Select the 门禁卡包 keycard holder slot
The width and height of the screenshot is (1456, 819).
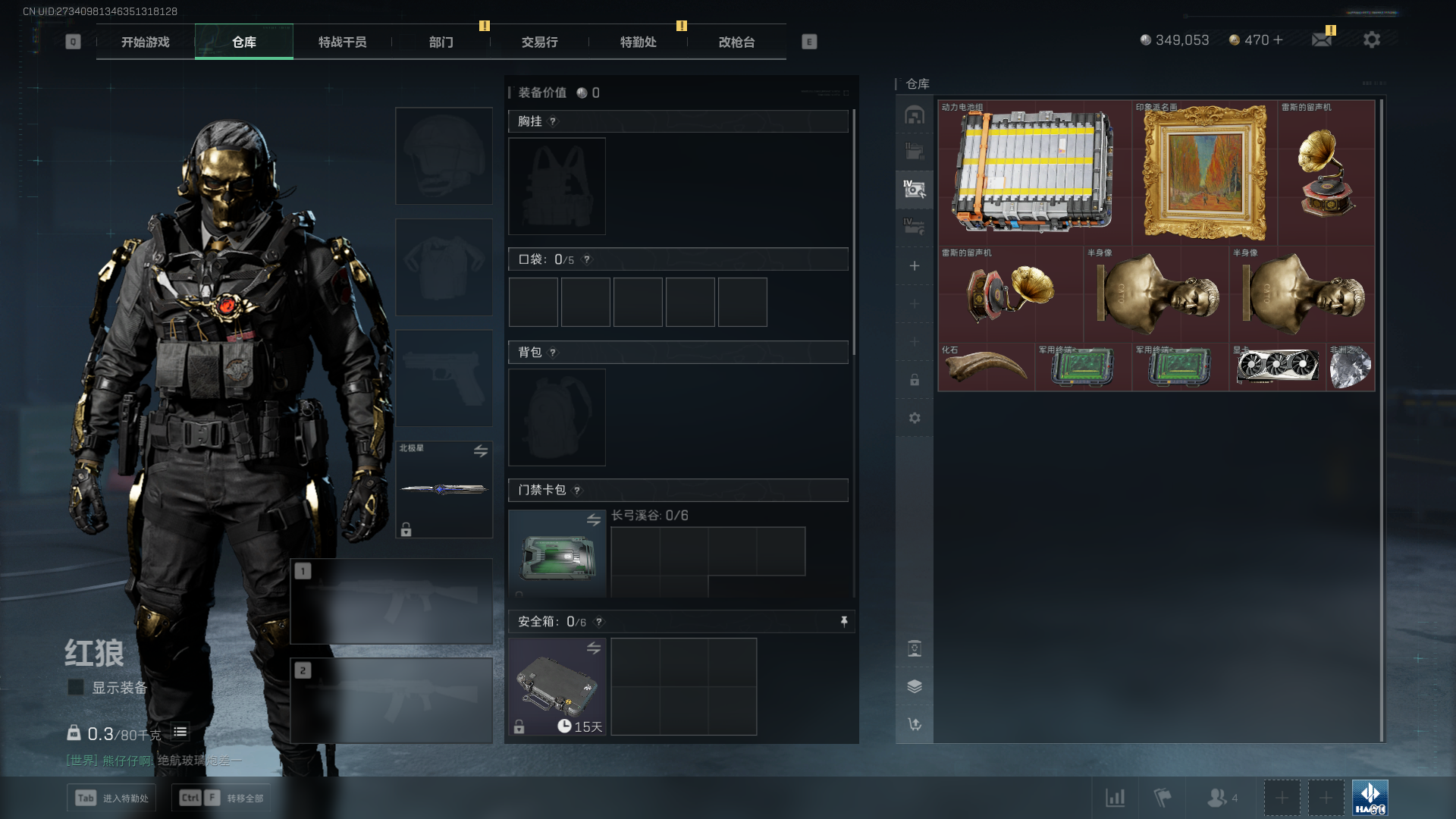[557, 554]
